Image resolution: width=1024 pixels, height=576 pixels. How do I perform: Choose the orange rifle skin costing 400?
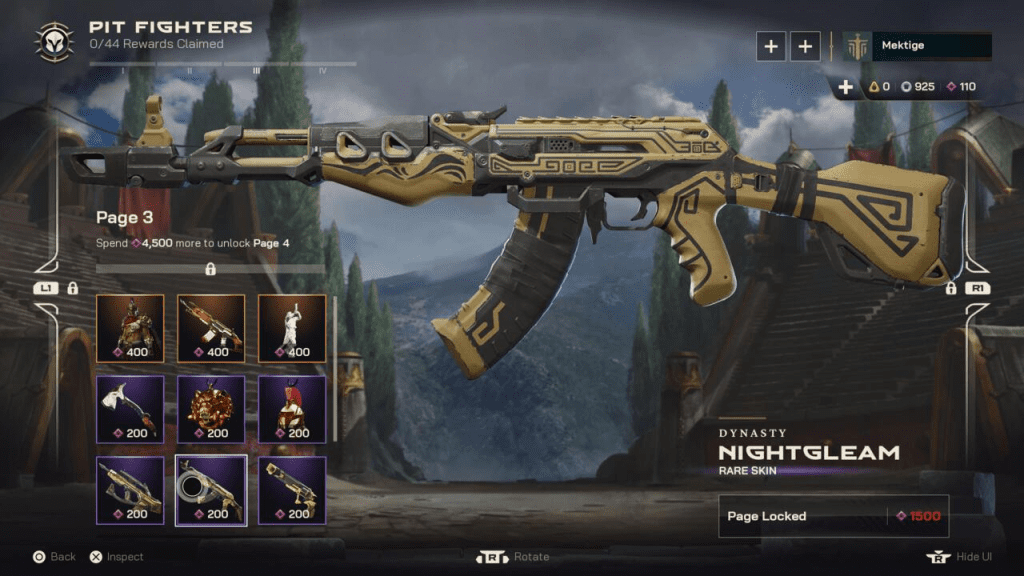(x=211, y=327)
